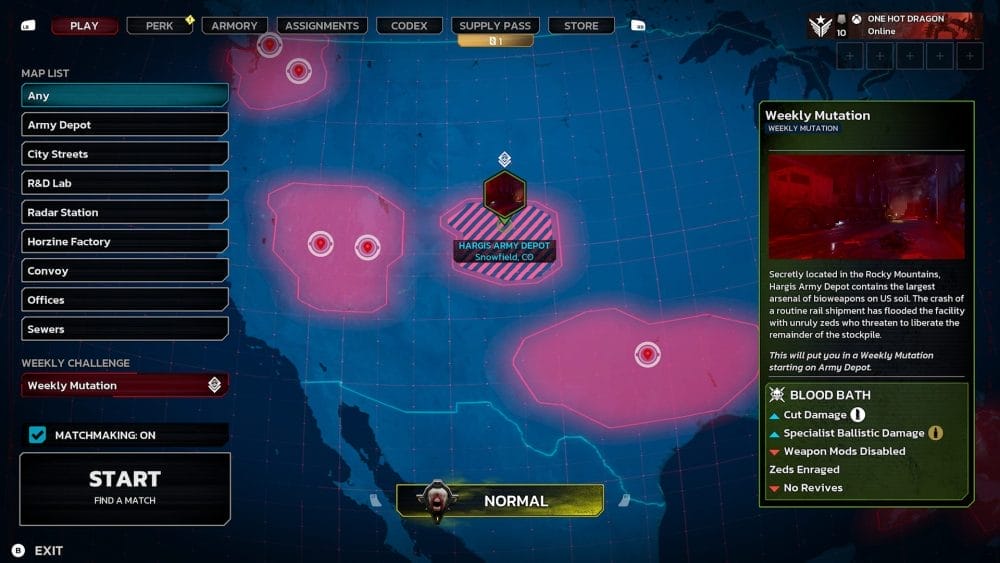
Task: Open the STORE tab
Action: tap(581, 26)
